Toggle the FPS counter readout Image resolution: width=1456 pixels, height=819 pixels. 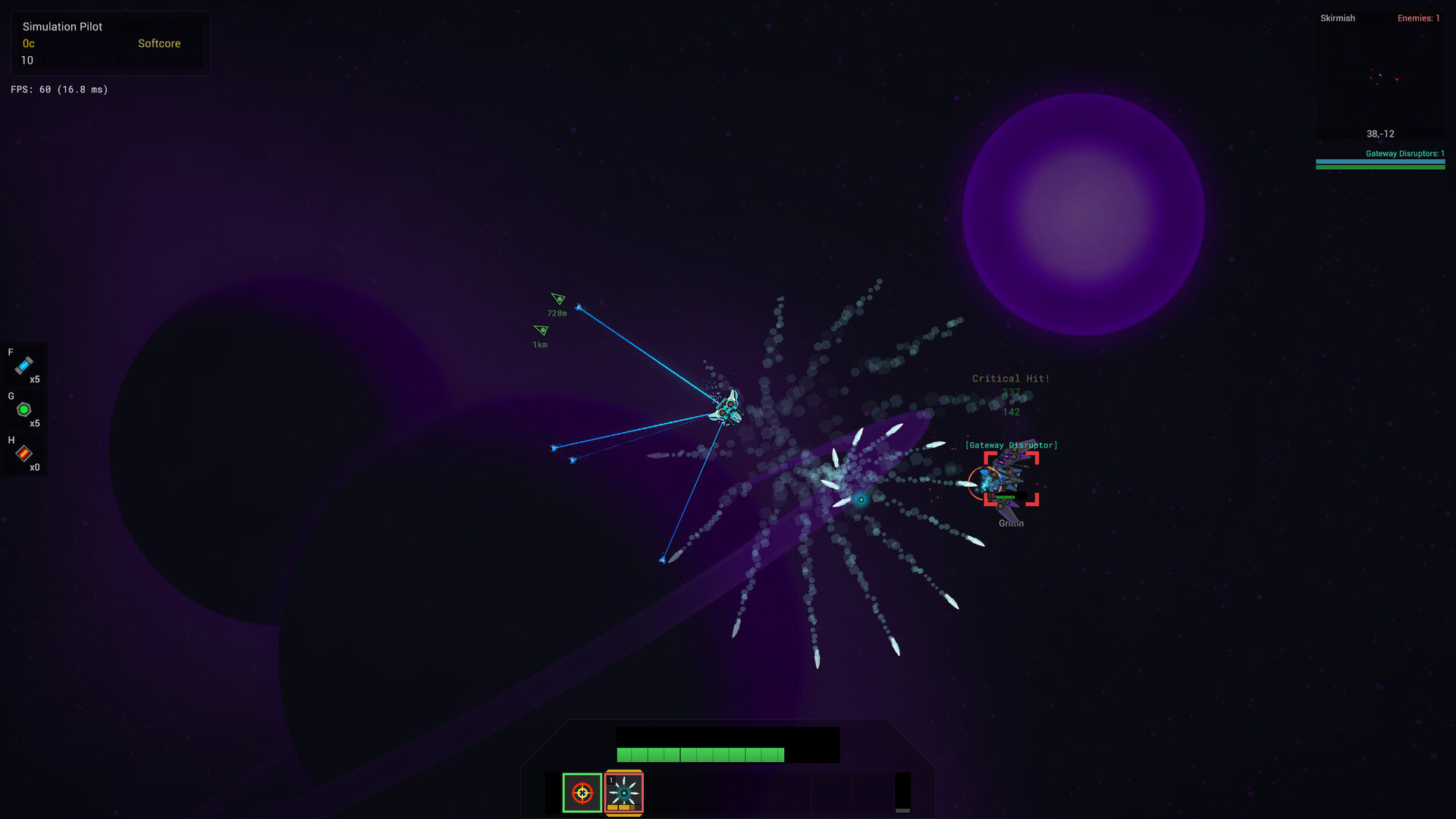click(x=58, y=89)
